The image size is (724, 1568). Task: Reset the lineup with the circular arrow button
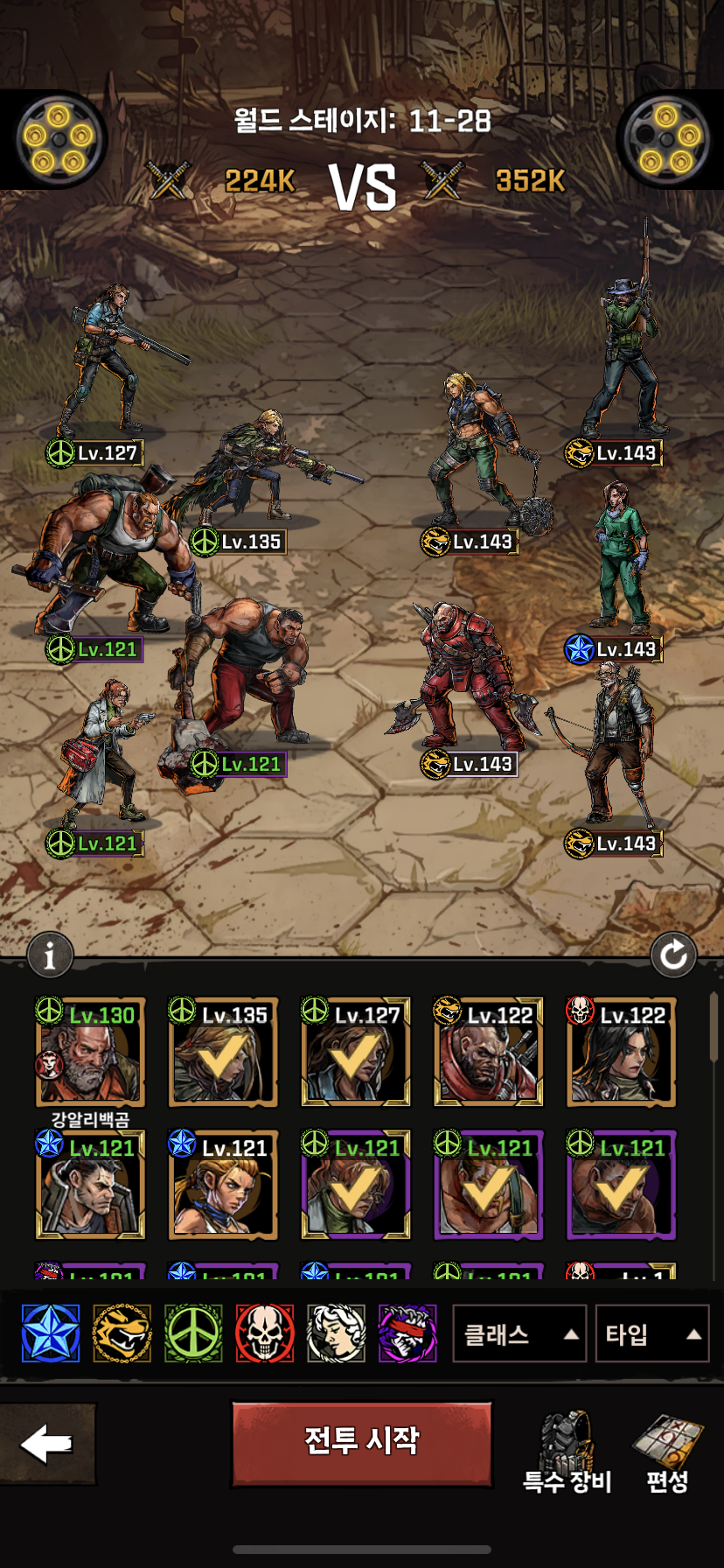tap(673, 955)
